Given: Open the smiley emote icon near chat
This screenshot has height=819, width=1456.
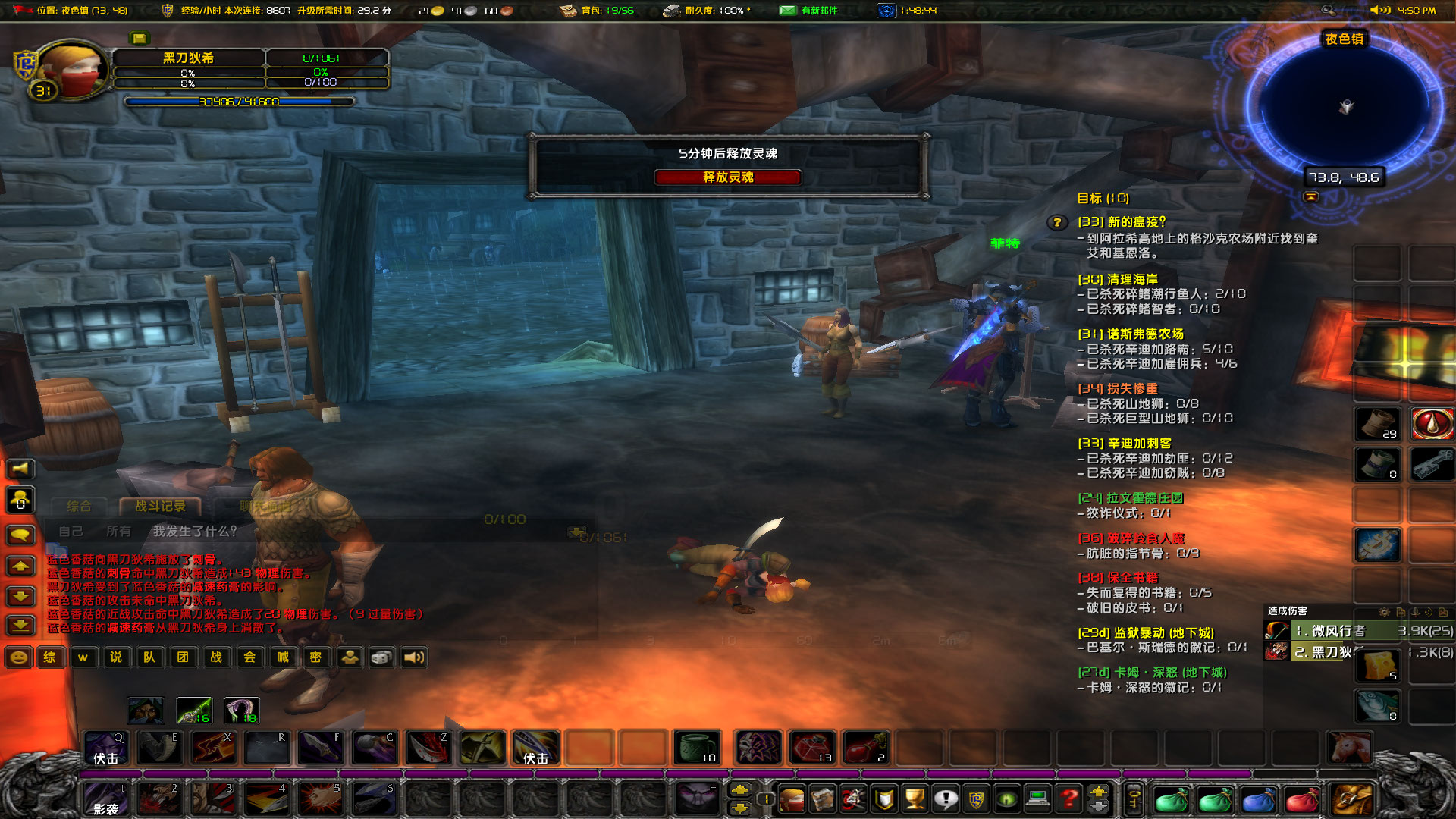Looking at the screenshot, I should [x=17, y=657].
